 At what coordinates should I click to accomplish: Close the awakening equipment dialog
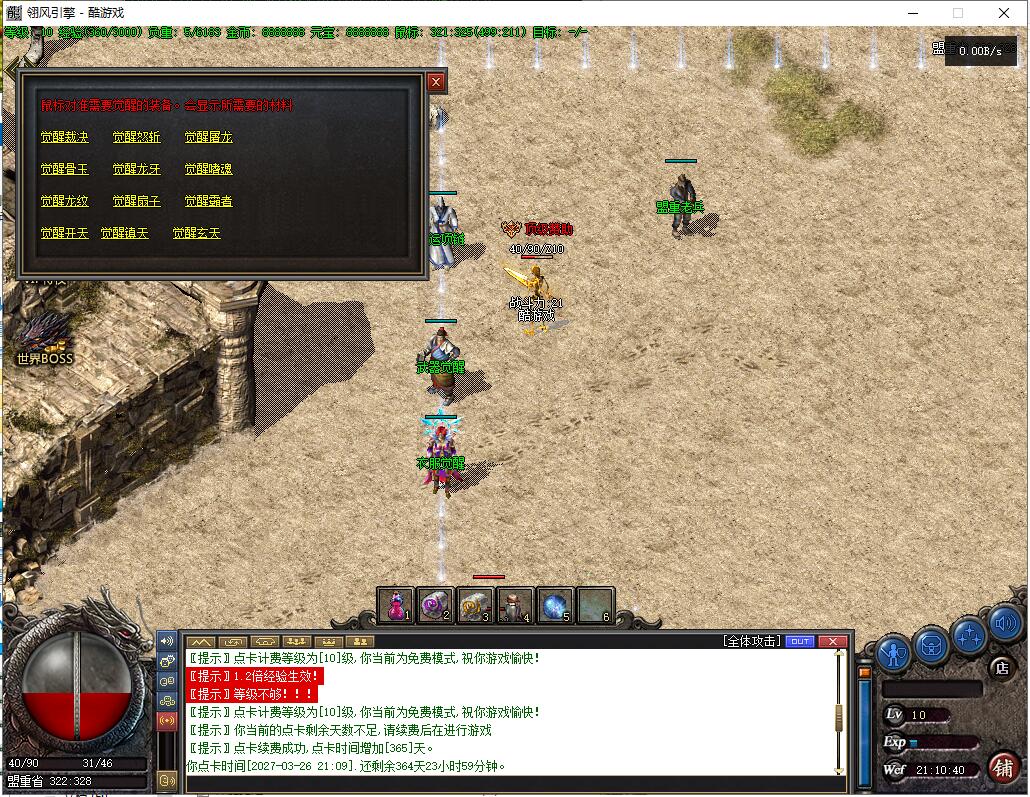tap(436, 82)
